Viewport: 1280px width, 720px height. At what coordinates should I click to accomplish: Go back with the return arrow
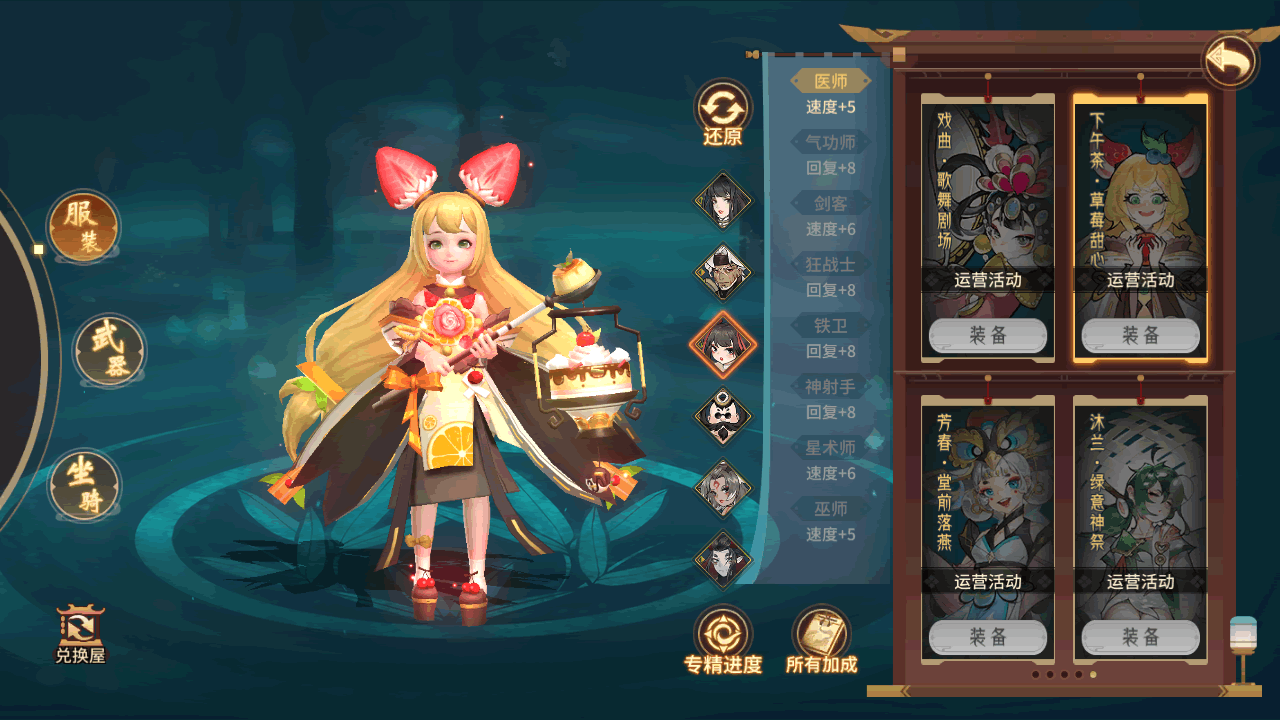(x=1230, y=62)
